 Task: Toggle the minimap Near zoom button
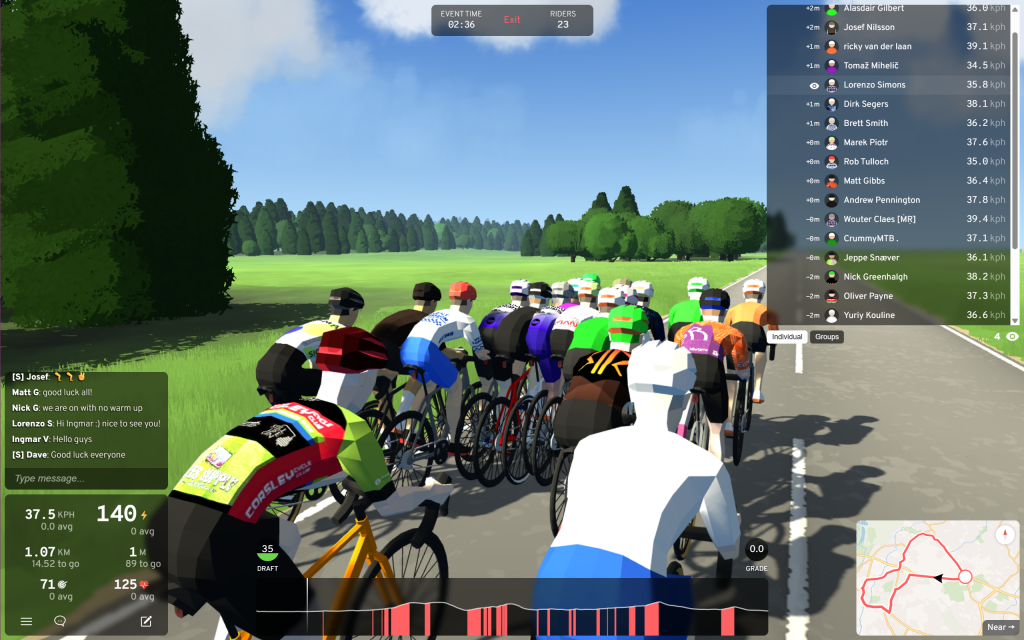(x=1000, y=627)
